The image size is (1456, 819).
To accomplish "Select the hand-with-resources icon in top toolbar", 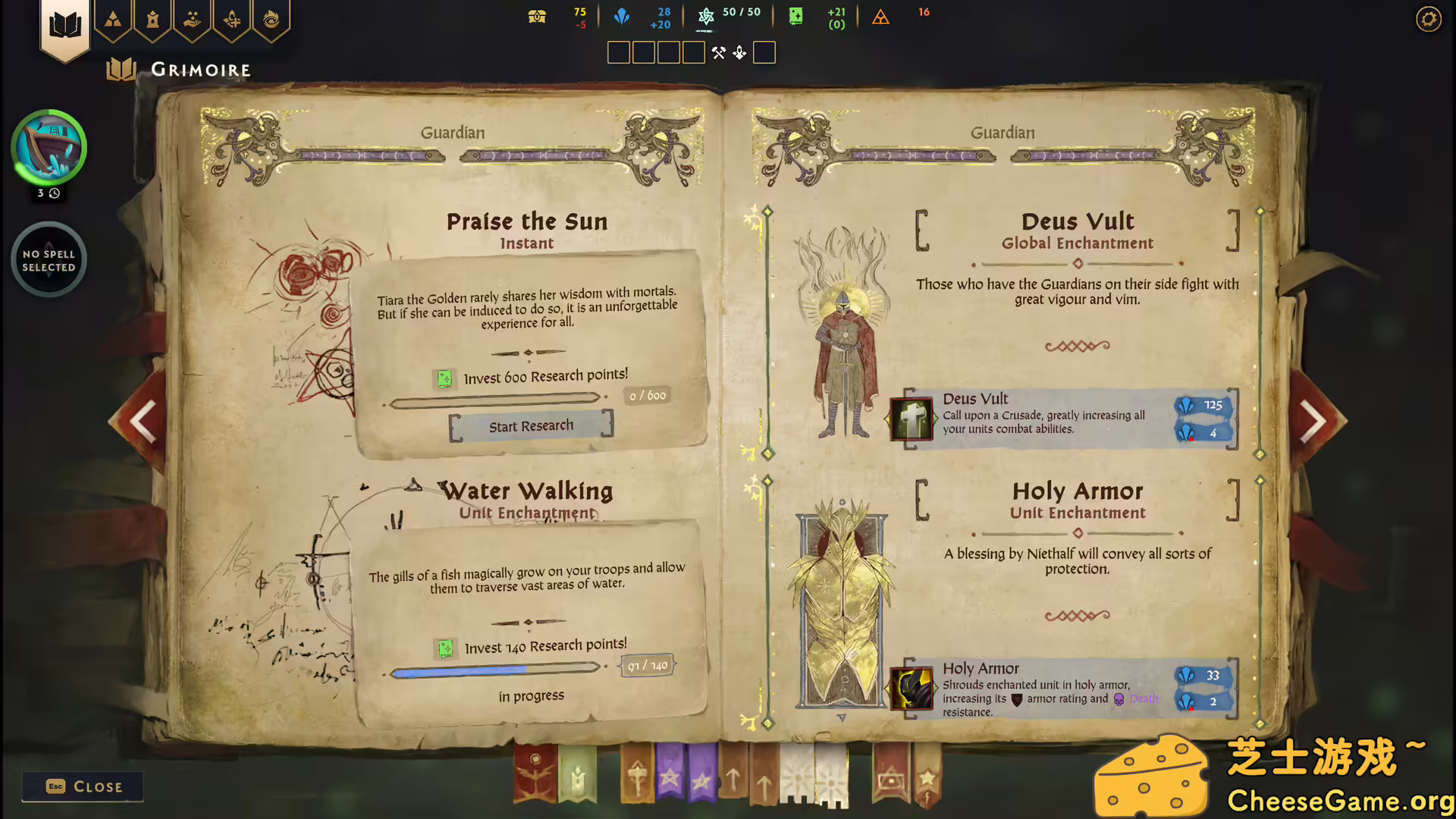I will pos(192,21).
